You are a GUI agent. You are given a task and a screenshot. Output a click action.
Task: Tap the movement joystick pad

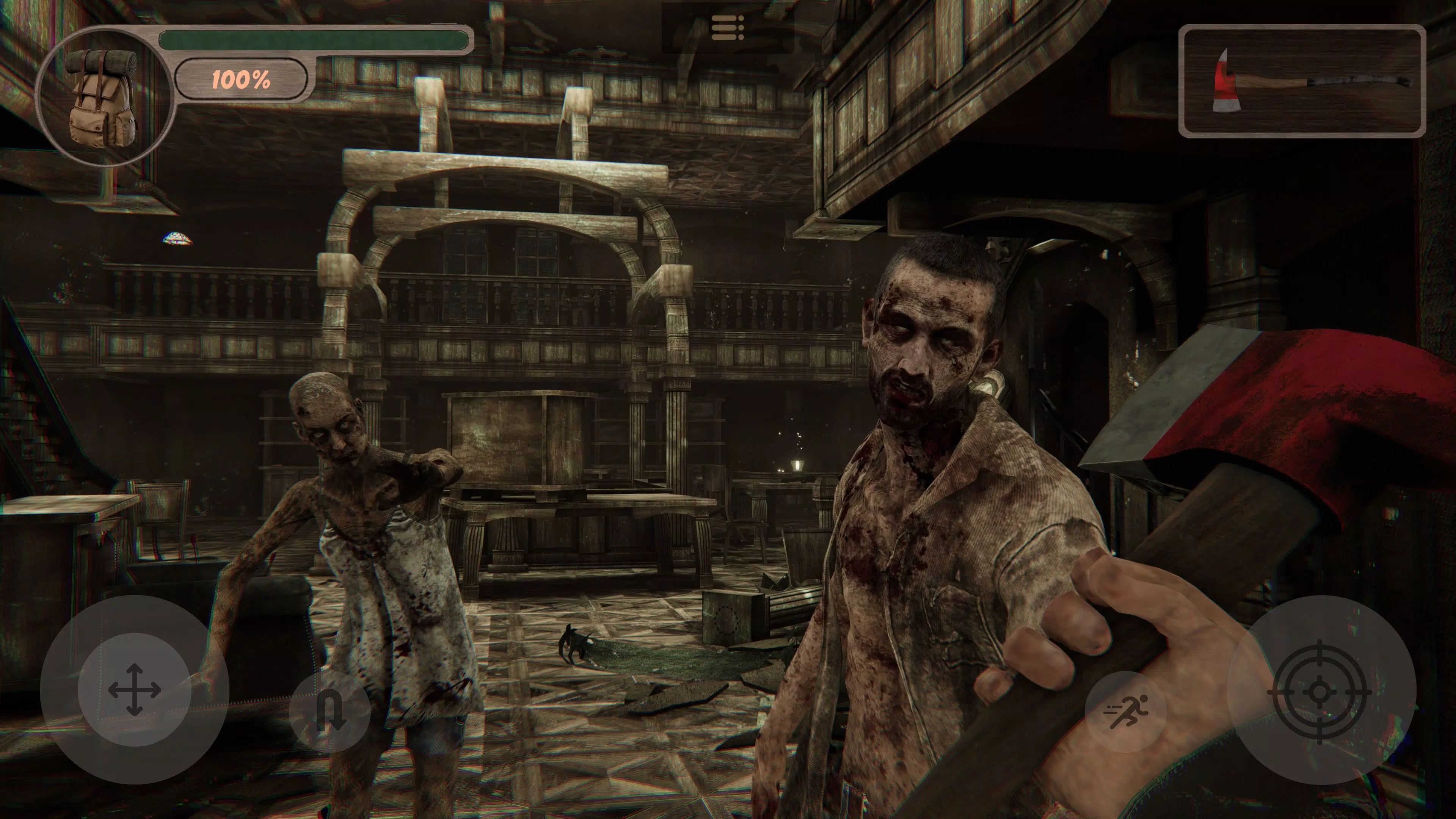pos(134,690)
